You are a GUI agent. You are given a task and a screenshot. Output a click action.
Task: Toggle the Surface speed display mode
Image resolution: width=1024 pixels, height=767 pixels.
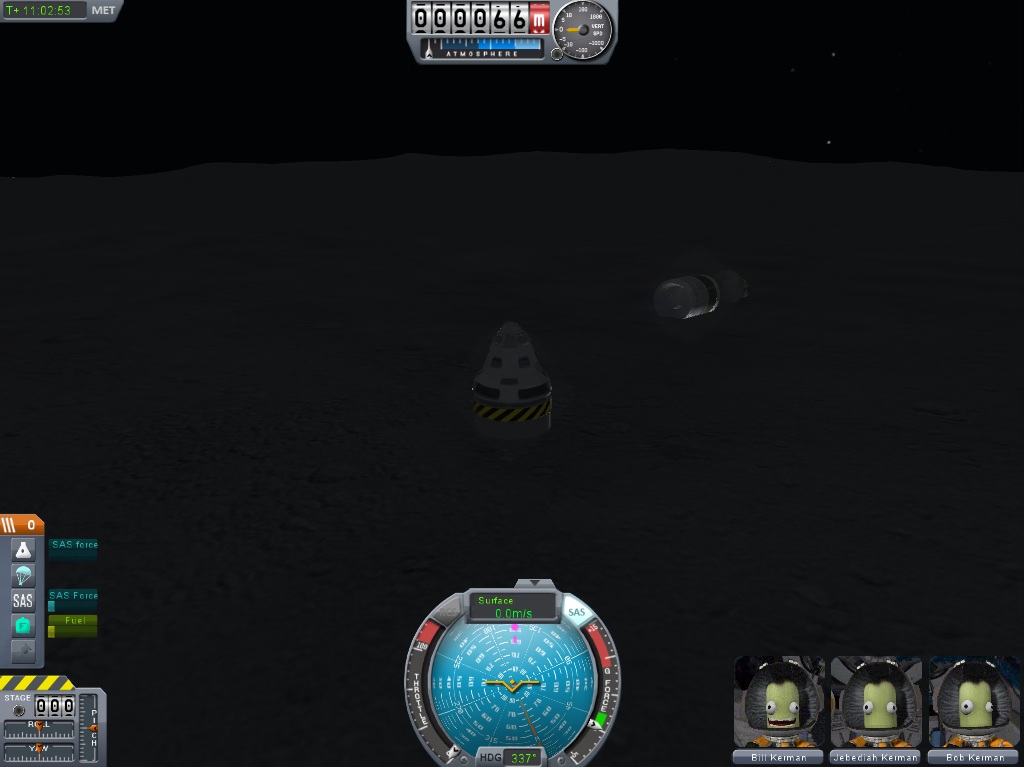coord(513,607)
